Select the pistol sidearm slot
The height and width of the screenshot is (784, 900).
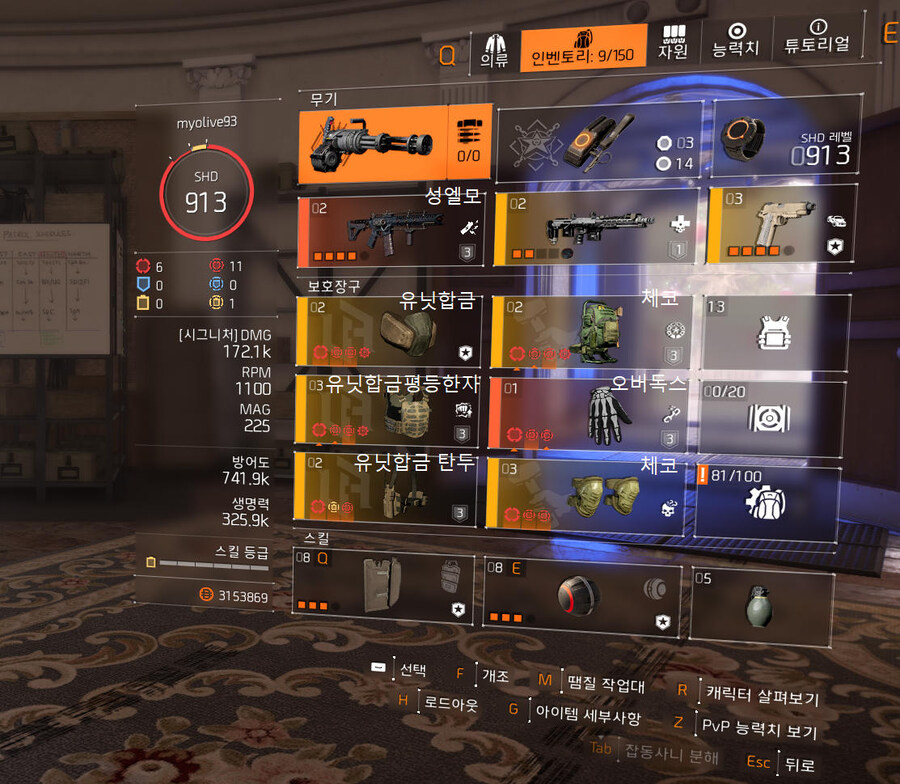point(781,226)
